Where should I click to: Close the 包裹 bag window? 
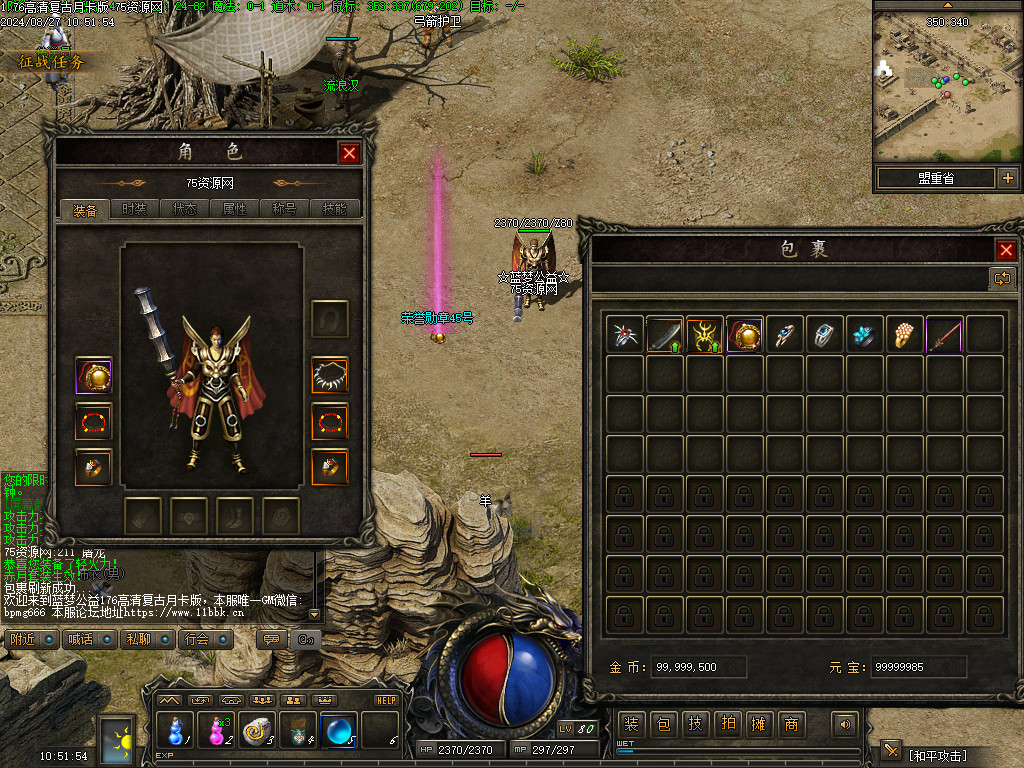tap(1006, 250)
